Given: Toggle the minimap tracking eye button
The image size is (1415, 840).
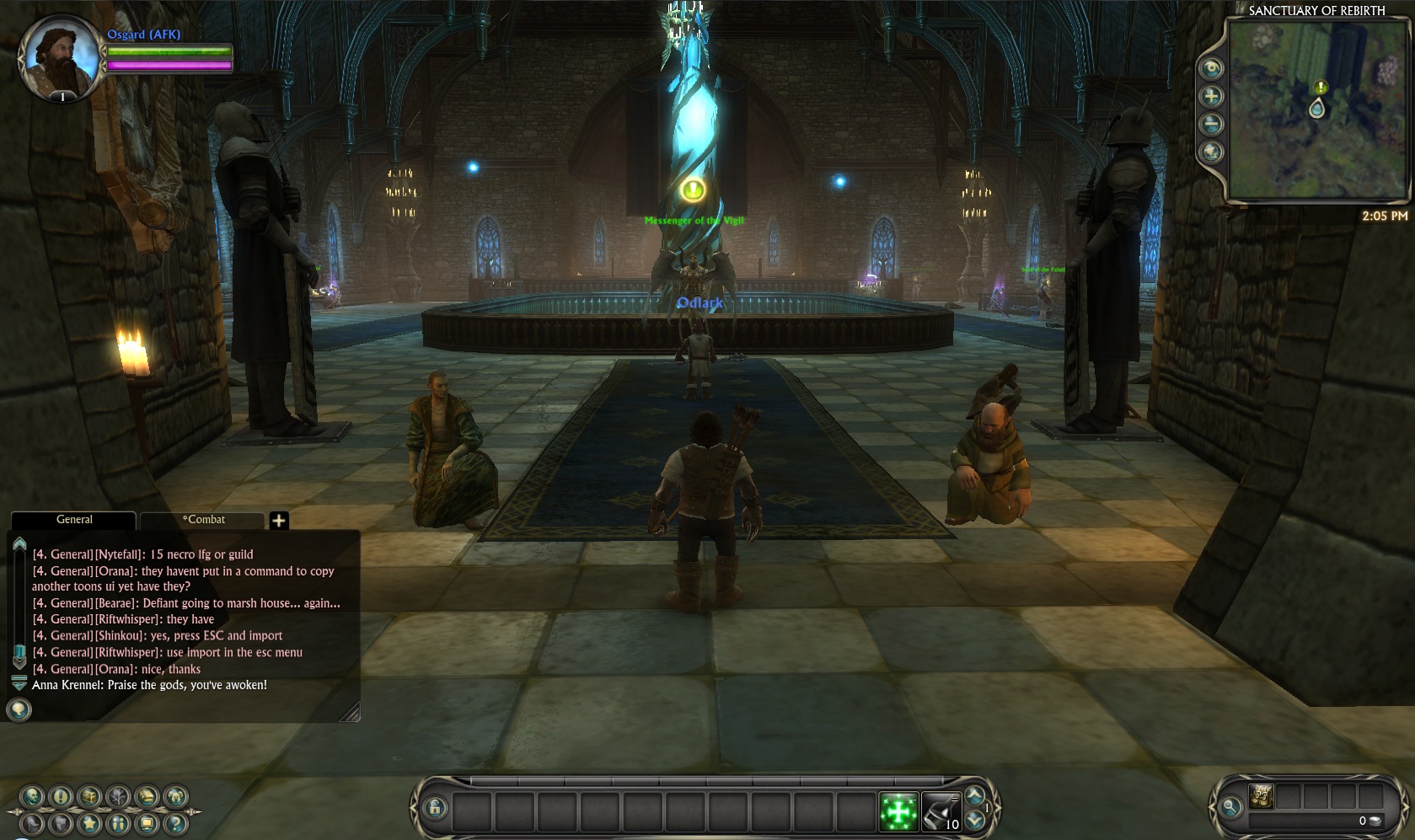Looking at the screenshot, I should [x=1211, y=68].
